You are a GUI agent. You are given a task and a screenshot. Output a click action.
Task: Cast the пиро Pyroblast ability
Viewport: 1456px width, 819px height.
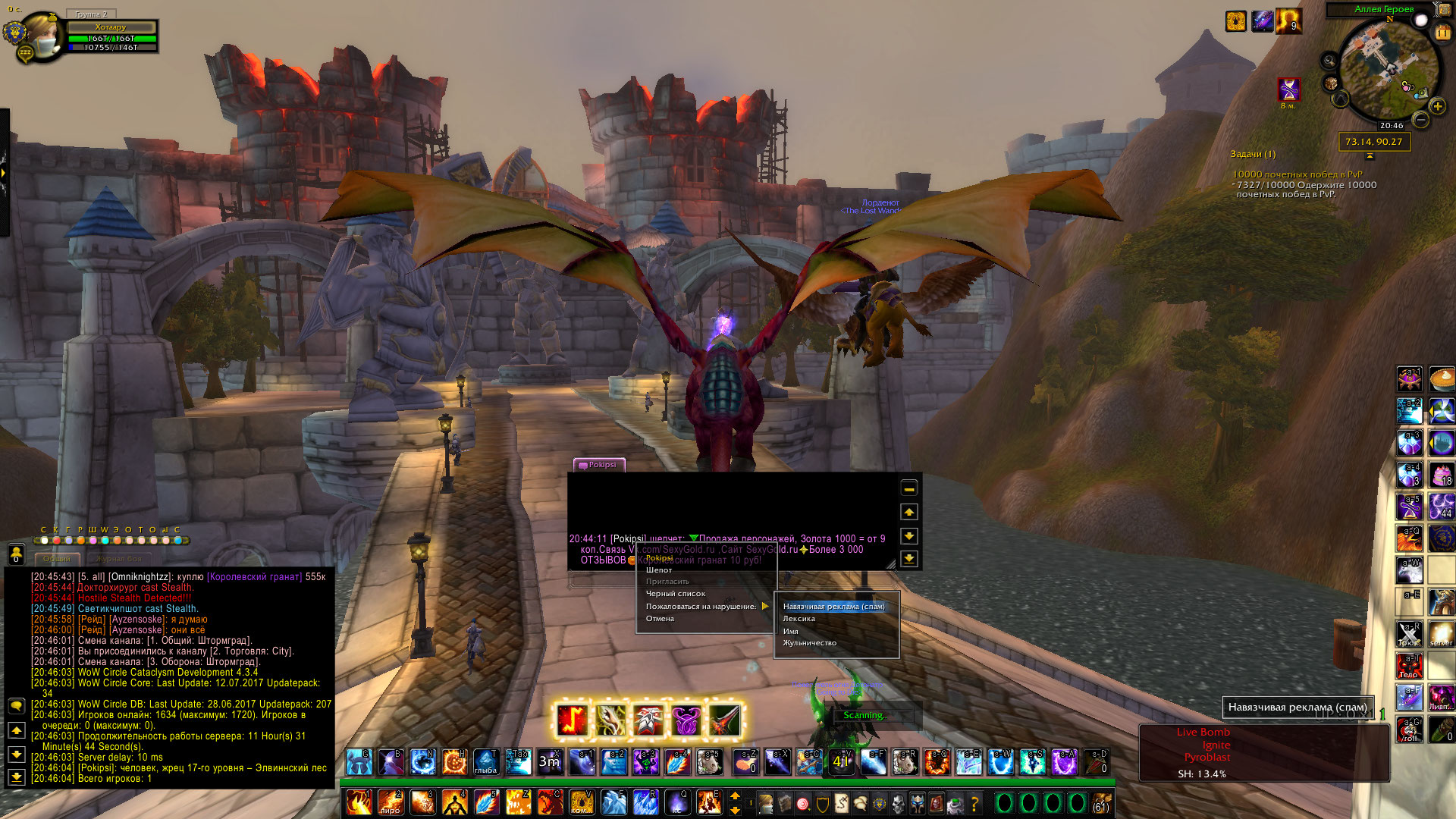point(391,802)
